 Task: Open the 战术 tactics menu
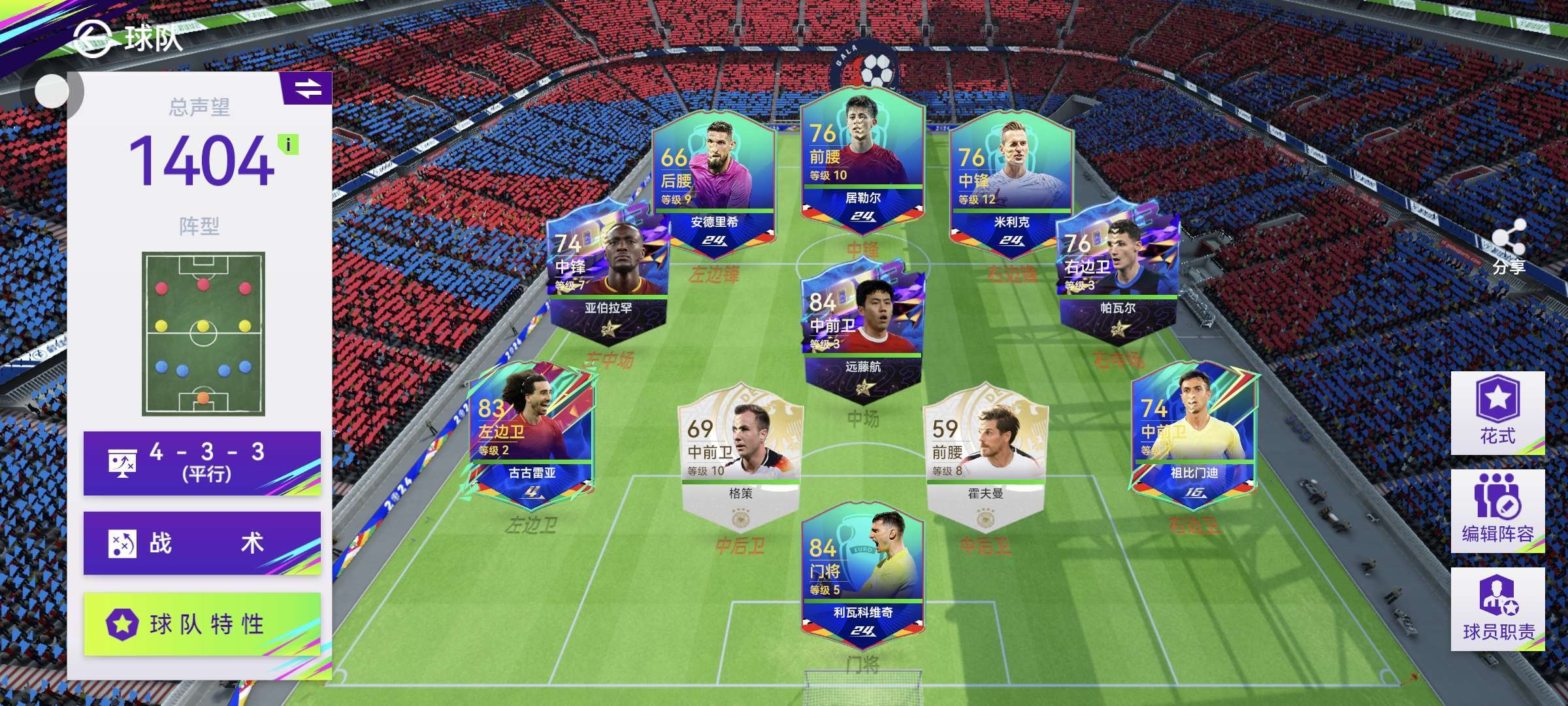pos(202,543)
